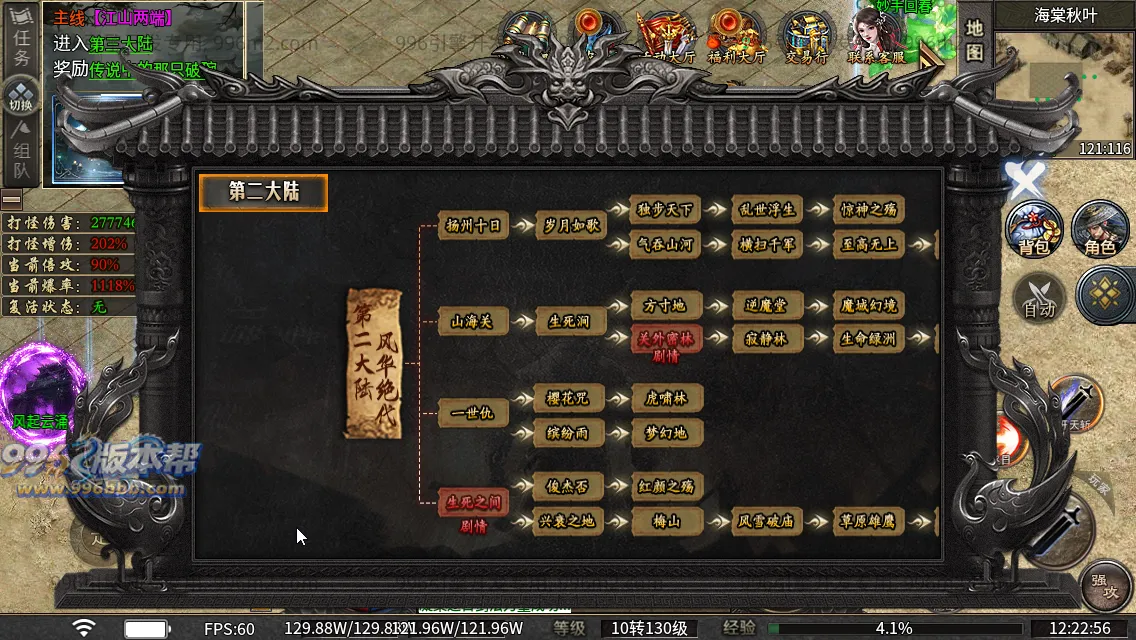Toggle 自动 auto-combat button
This screenshot has width=1136, height=640.
point(1039,297)
